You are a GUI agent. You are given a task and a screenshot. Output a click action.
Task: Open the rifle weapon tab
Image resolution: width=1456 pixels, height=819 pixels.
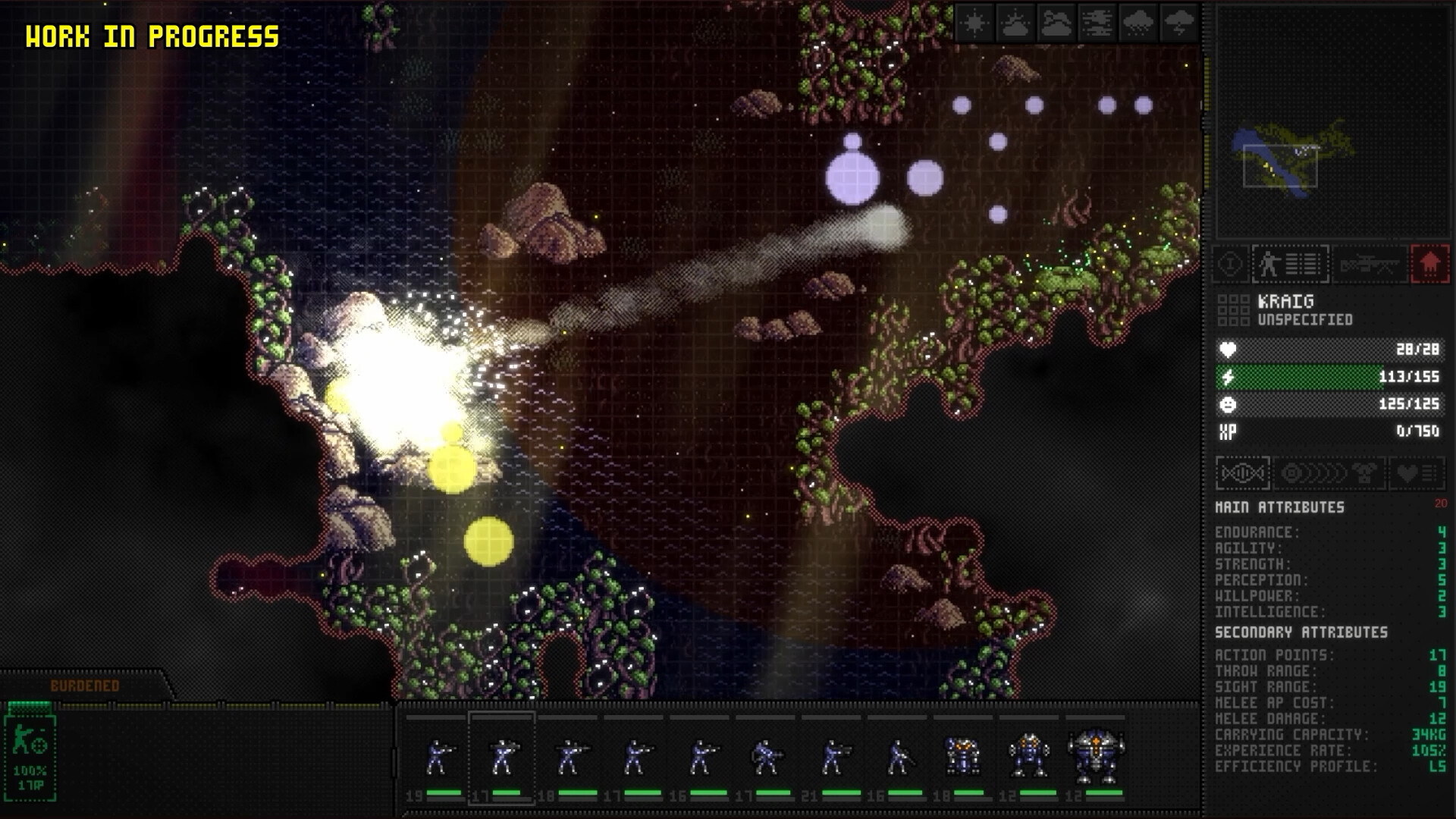(1370, 265)
